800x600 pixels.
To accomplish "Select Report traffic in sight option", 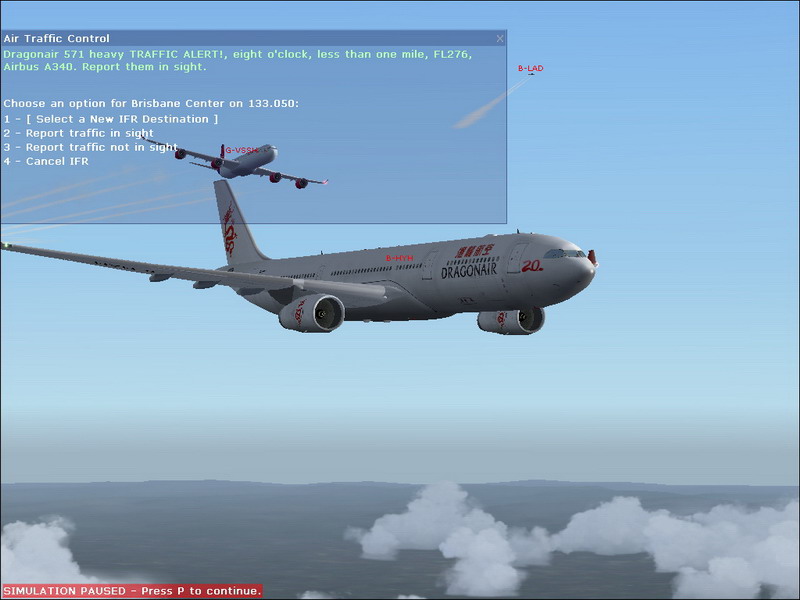I will (x=80, y=133).
